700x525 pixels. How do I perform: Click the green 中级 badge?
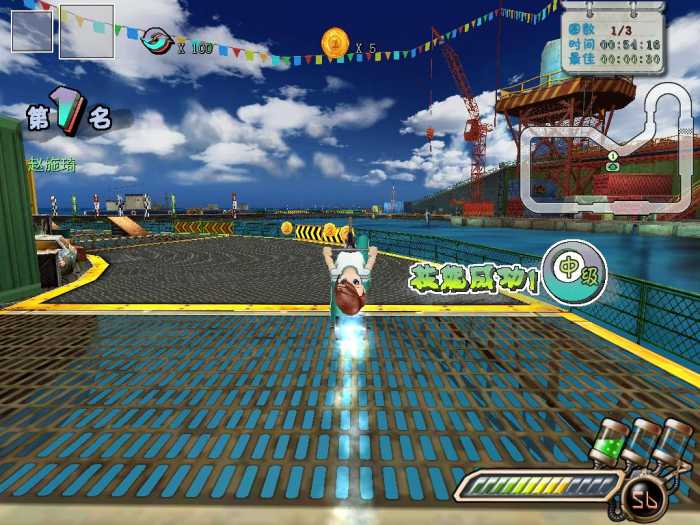[x=568, y=270]
